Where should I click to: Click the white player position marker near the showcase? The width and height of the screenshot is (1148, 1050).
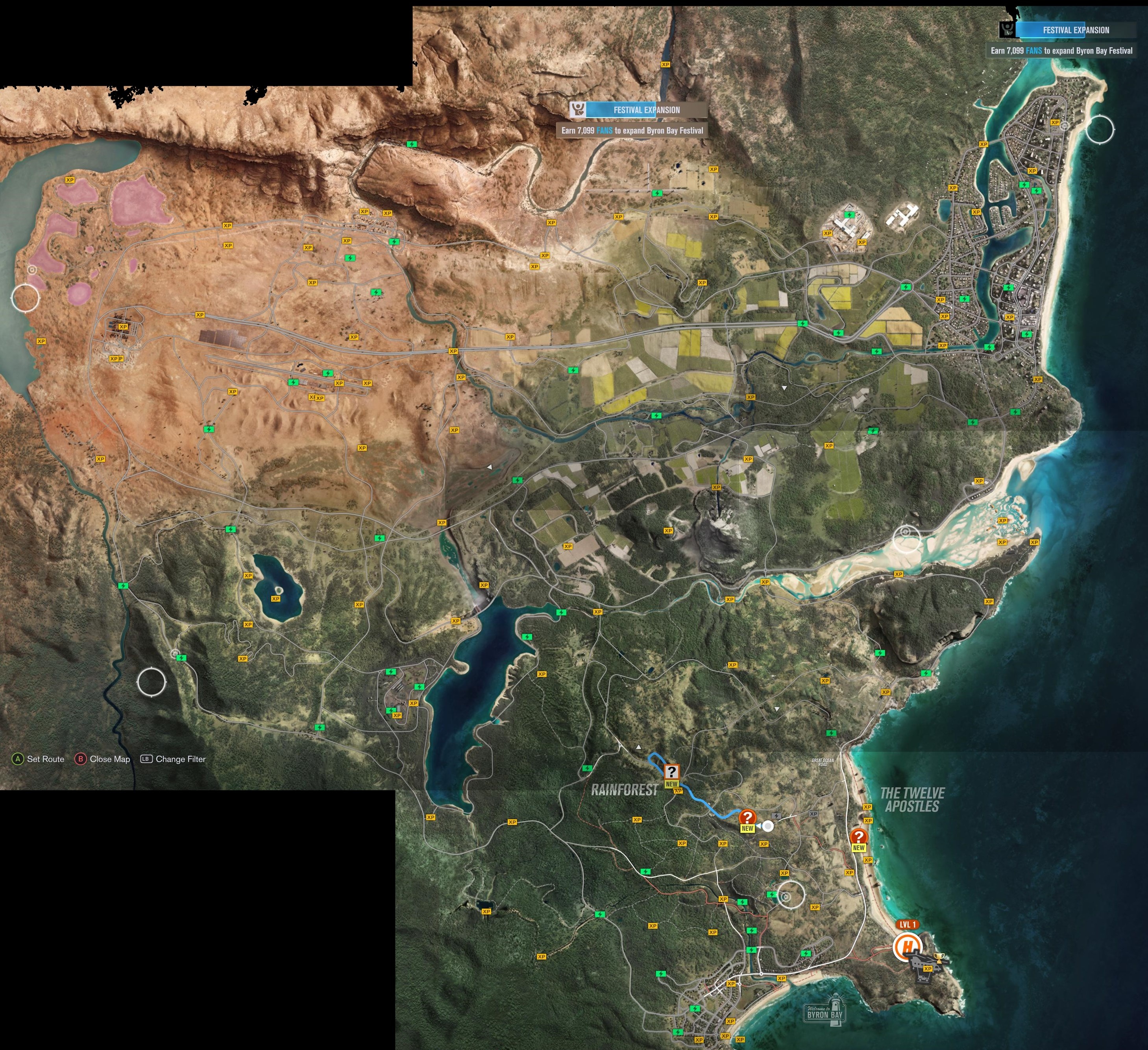coord(768,826)
